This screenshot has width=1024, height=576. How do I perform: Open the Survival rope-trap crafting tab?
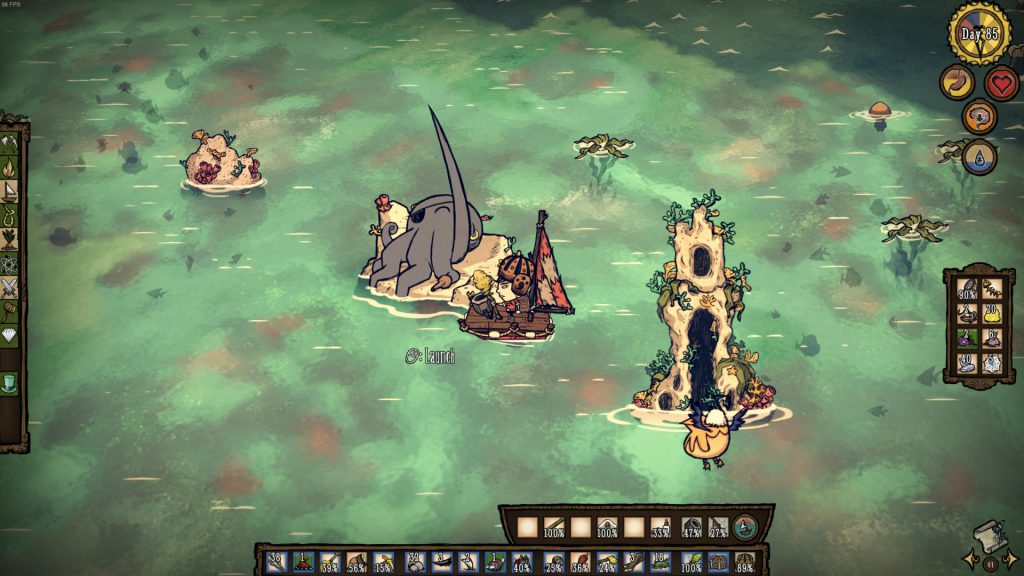click(10, 215)
